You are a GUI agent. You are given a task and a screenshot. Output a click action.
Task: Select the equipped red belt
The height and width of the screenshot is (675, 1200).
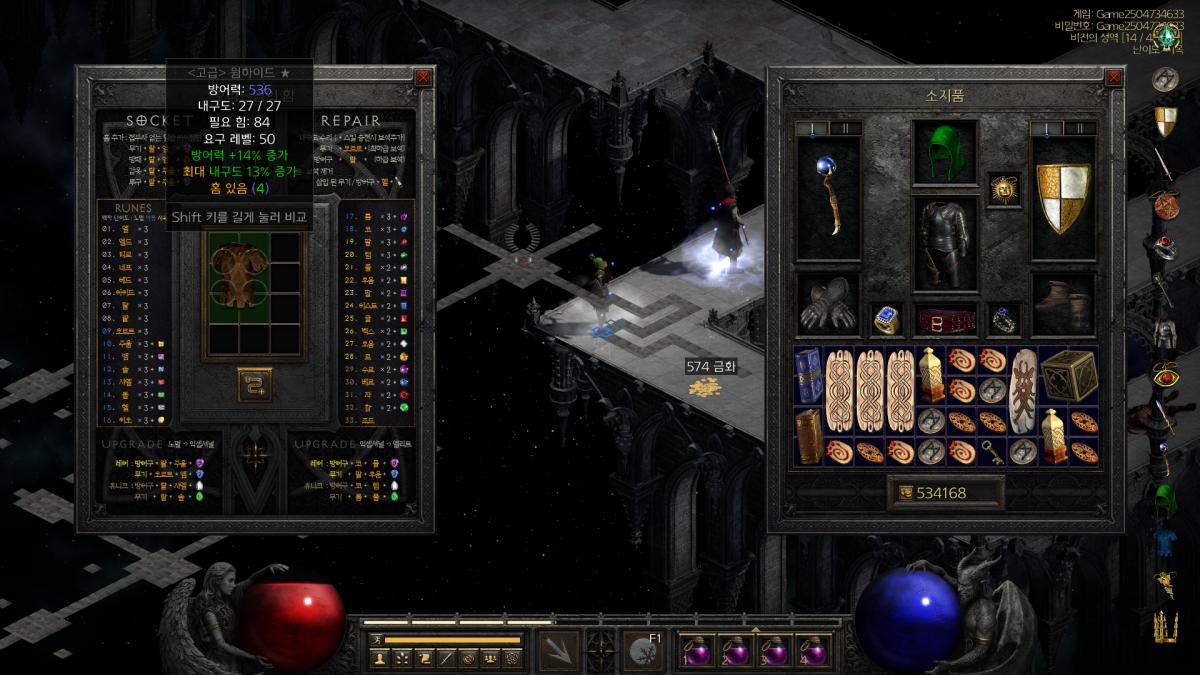coord(945,320)
